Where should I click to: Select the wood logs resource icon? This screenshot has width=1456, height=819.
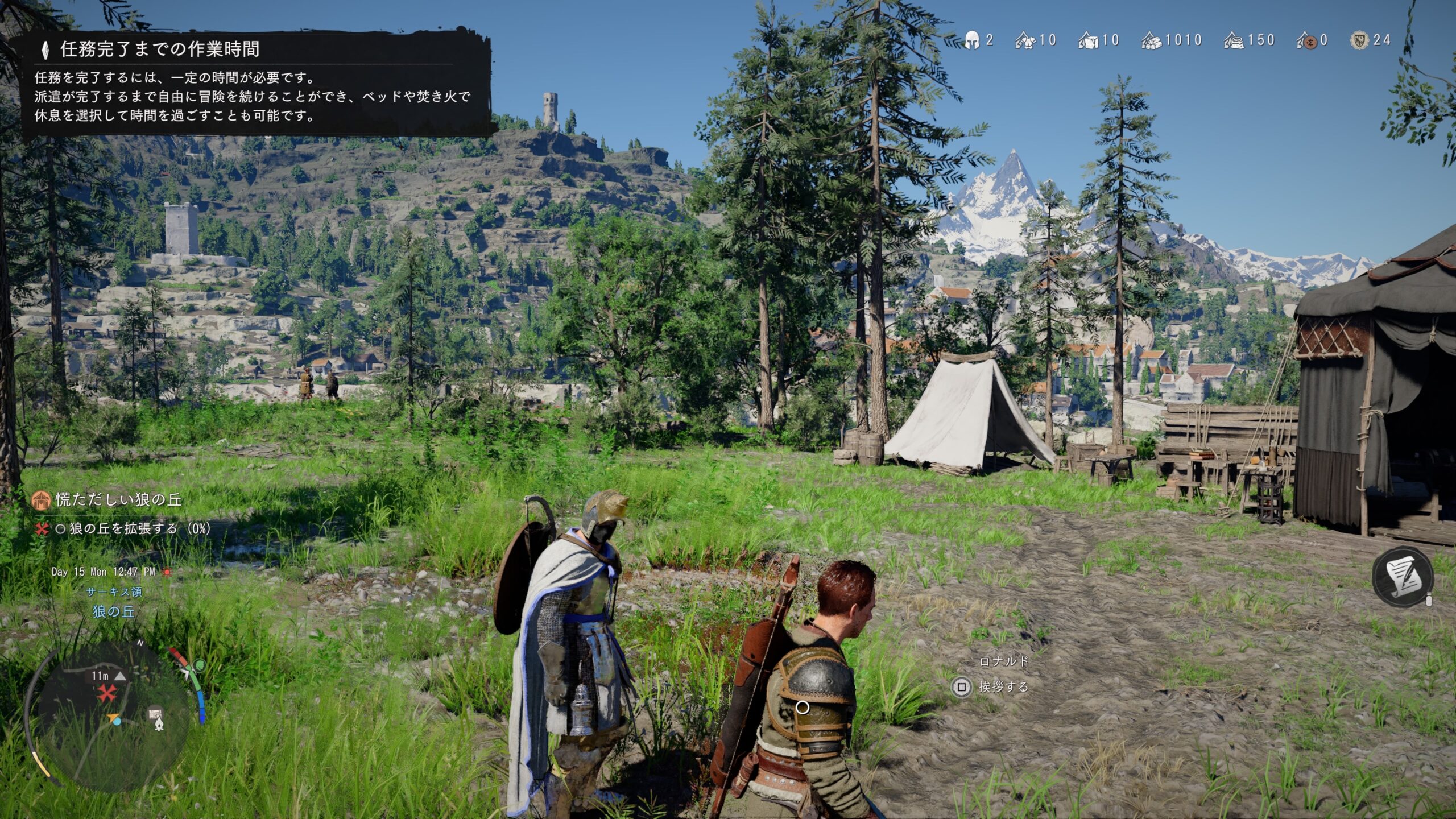pos(1151,41)
